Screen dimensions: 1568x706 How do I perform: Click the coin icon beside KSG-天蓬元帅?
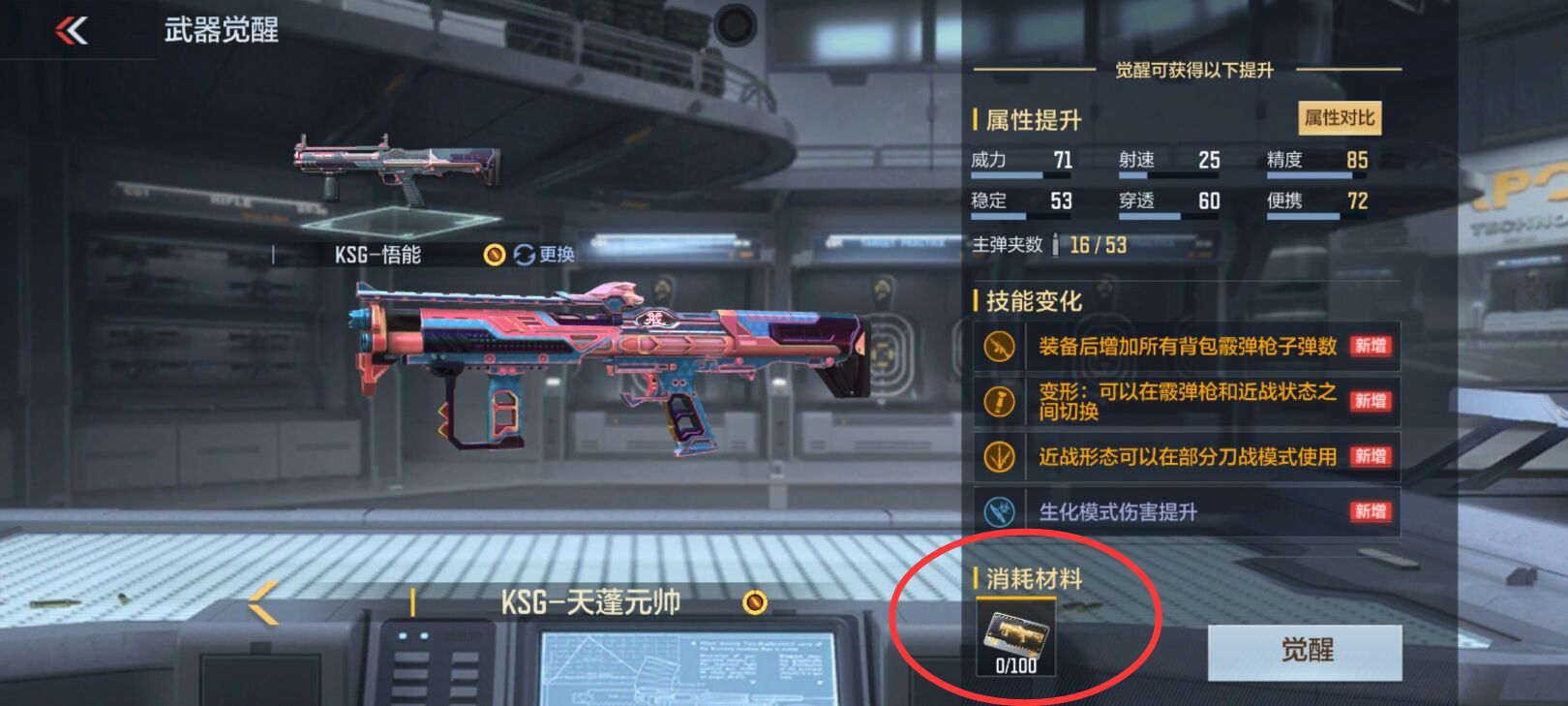(x=753, y=602)
